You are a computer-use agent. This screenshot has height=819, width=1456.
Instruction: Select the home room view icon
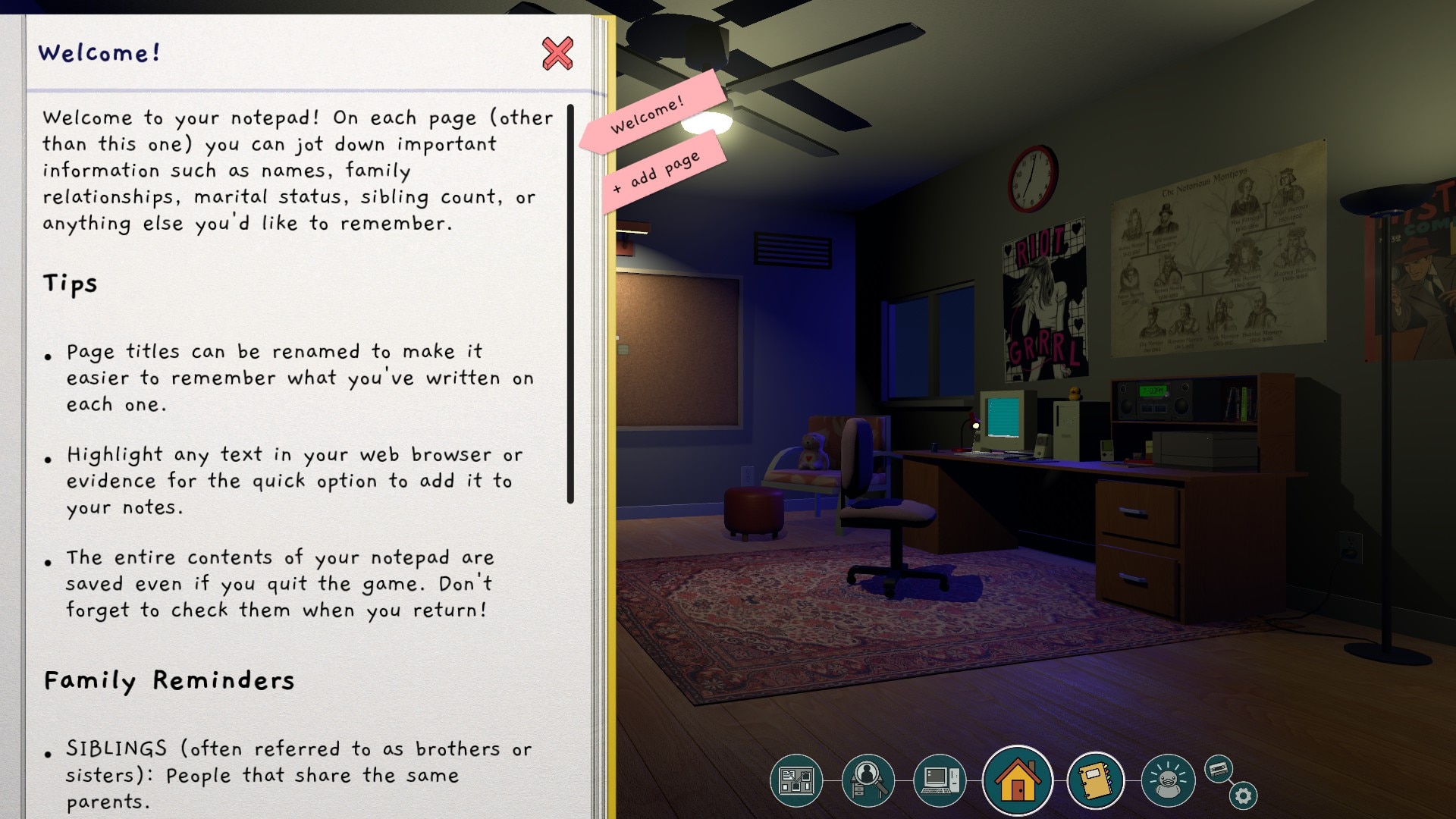(1017, 778)
